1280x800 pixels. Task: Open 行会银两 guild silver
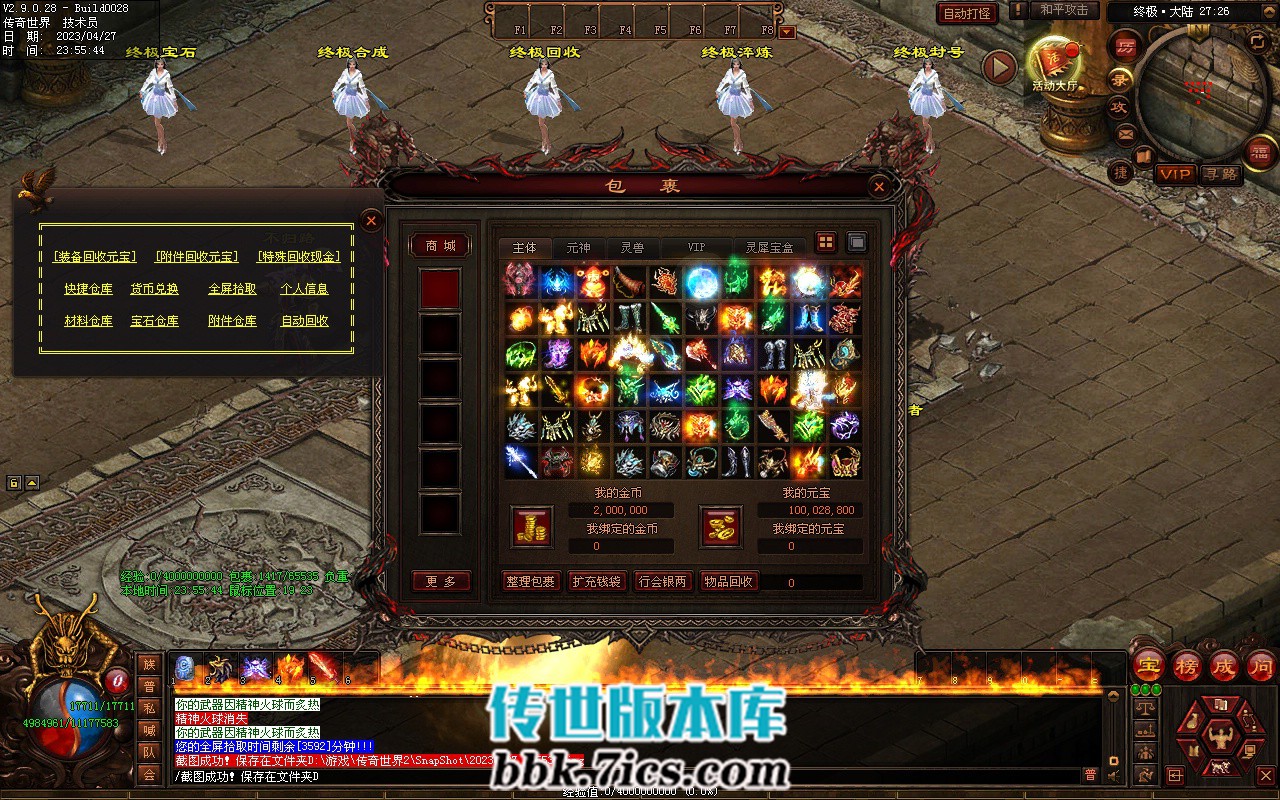tap(662, 582)
